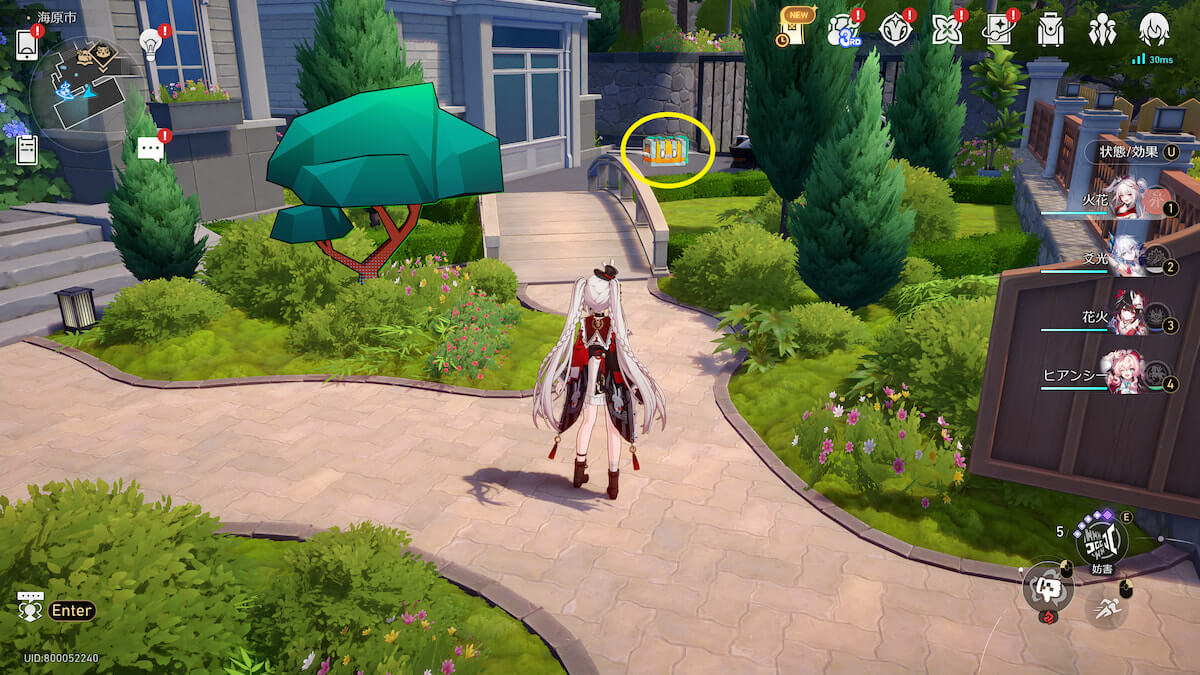
Task: Open the four-petal flower icon
Action: (x=945, y=31)
